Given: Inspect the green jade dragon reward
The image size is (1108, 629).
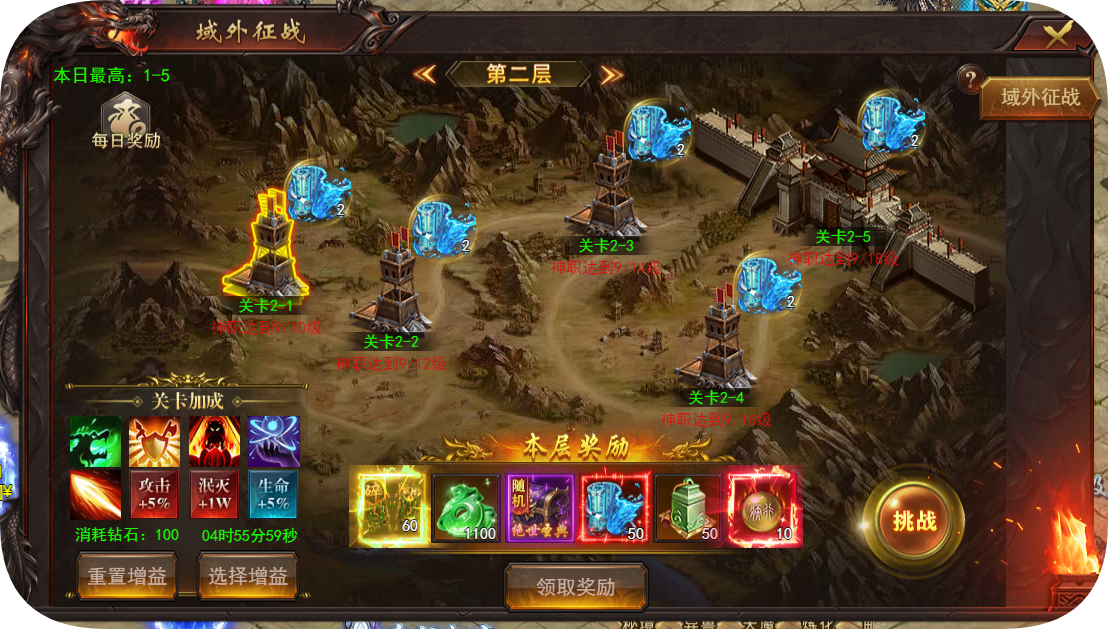Looking at the screenshot, I should click(x=465, y=508).
